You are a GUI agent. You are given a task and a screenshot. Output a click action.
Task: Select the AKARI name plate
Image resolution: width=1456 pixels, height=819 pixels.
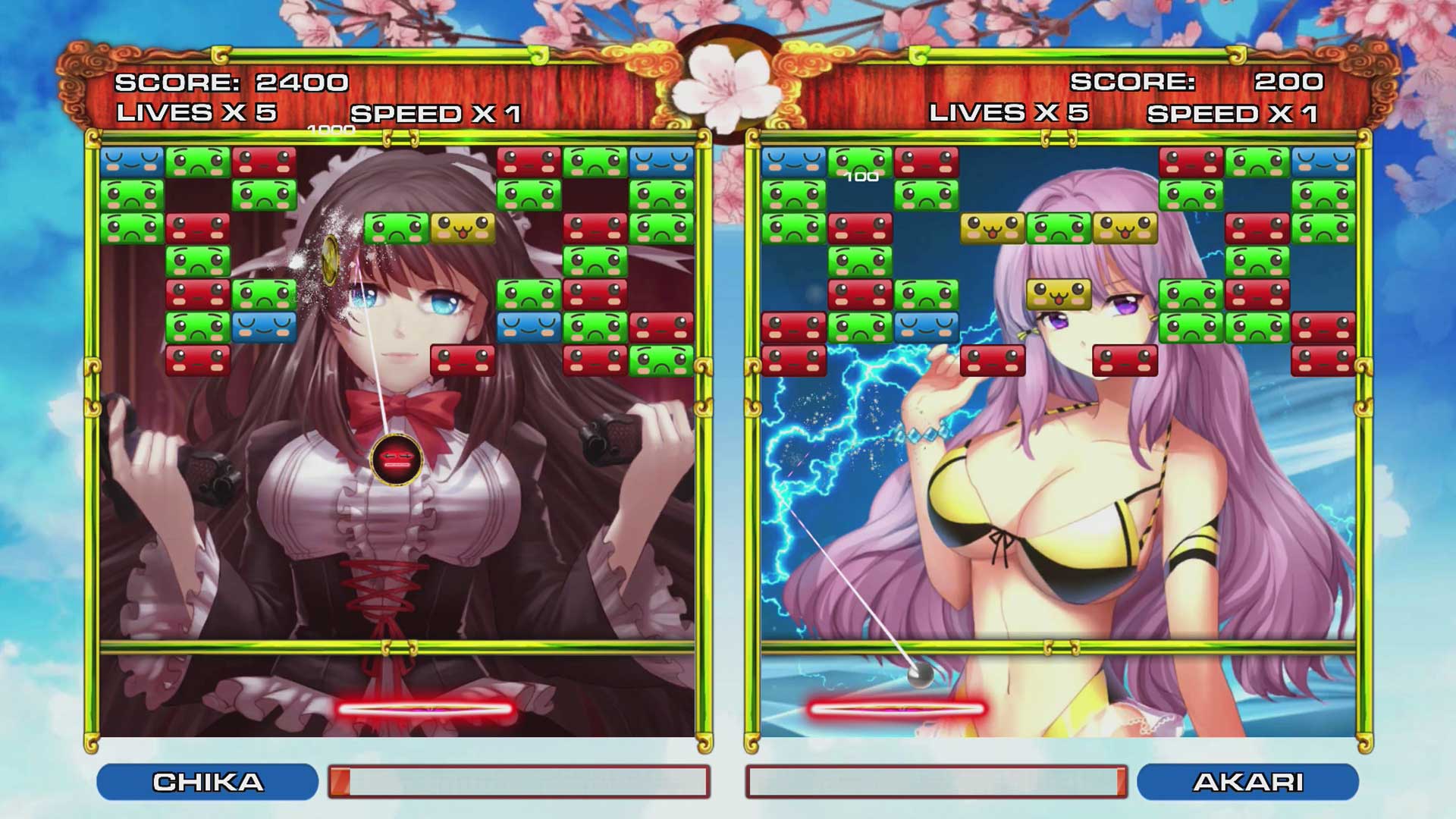click(x=1247, y=781)
